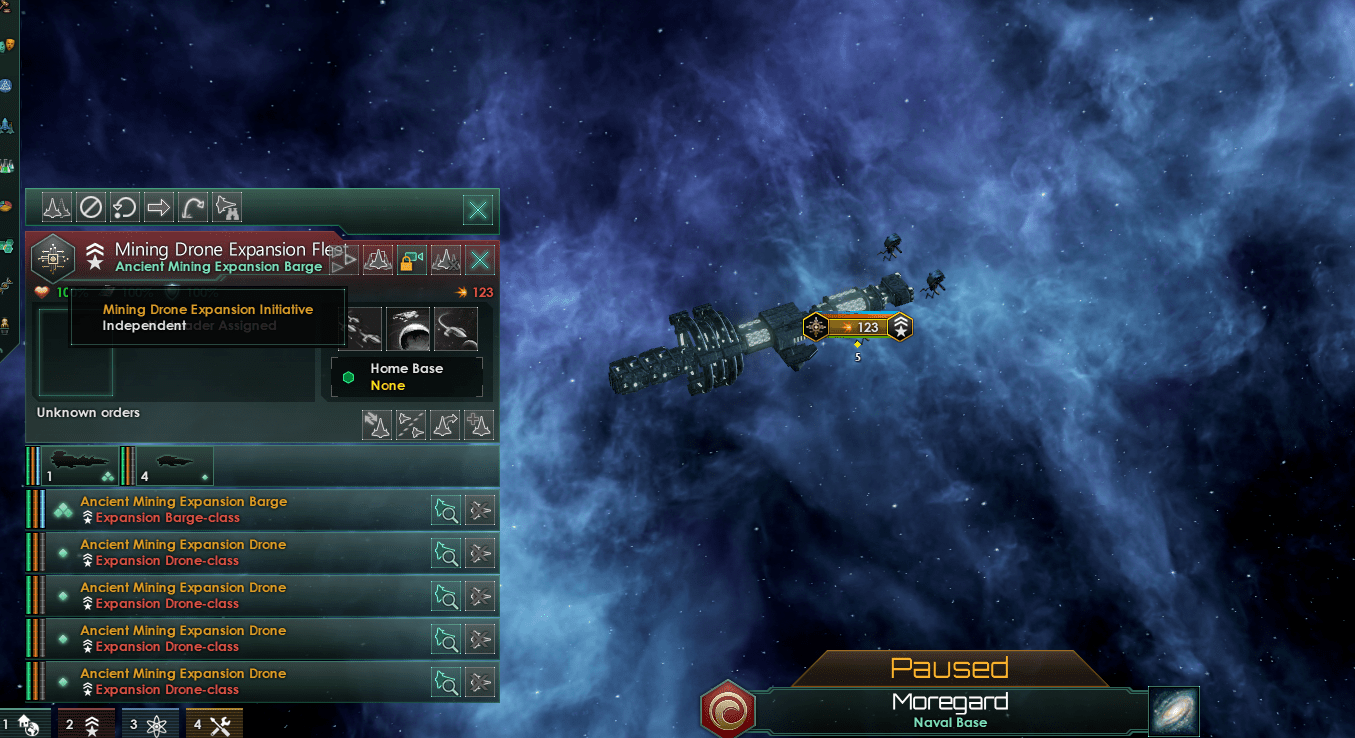This screenshot has height=738, width=1355.
Task: Click the next-fleet cycling arrow
Action: (345, 259)
